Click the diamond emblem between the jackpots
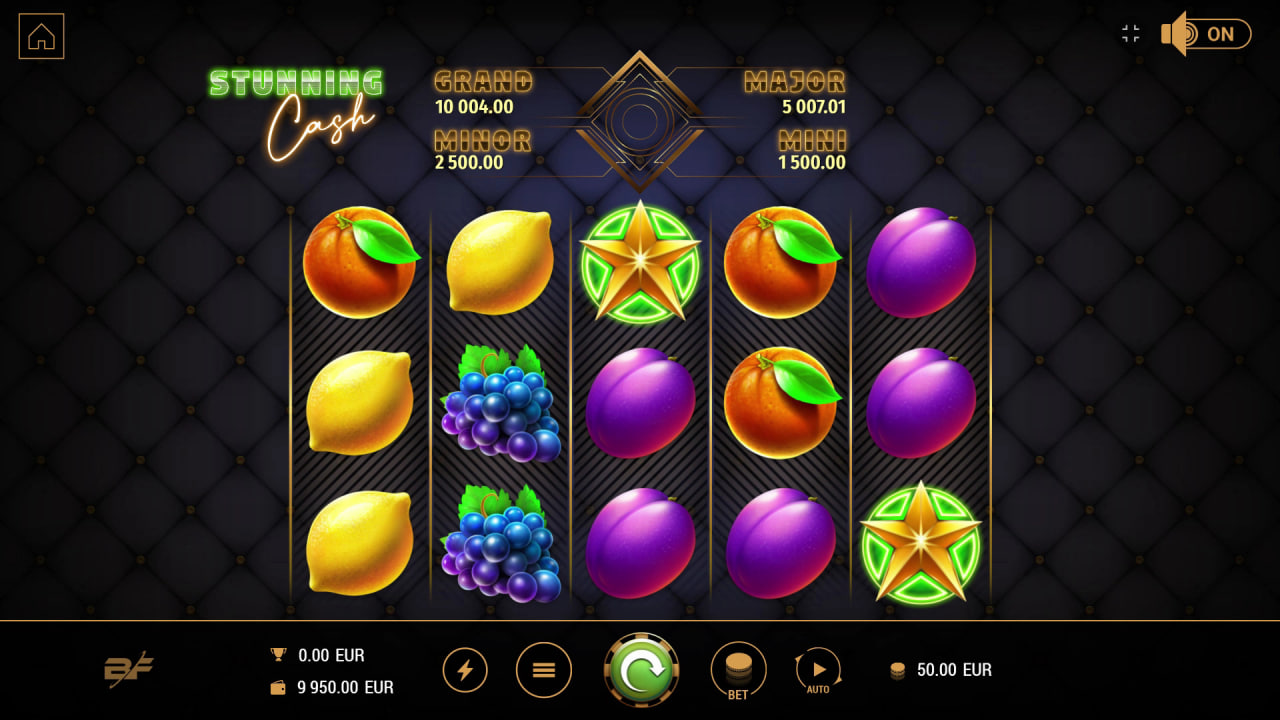1280x720 pixels. 640,120
